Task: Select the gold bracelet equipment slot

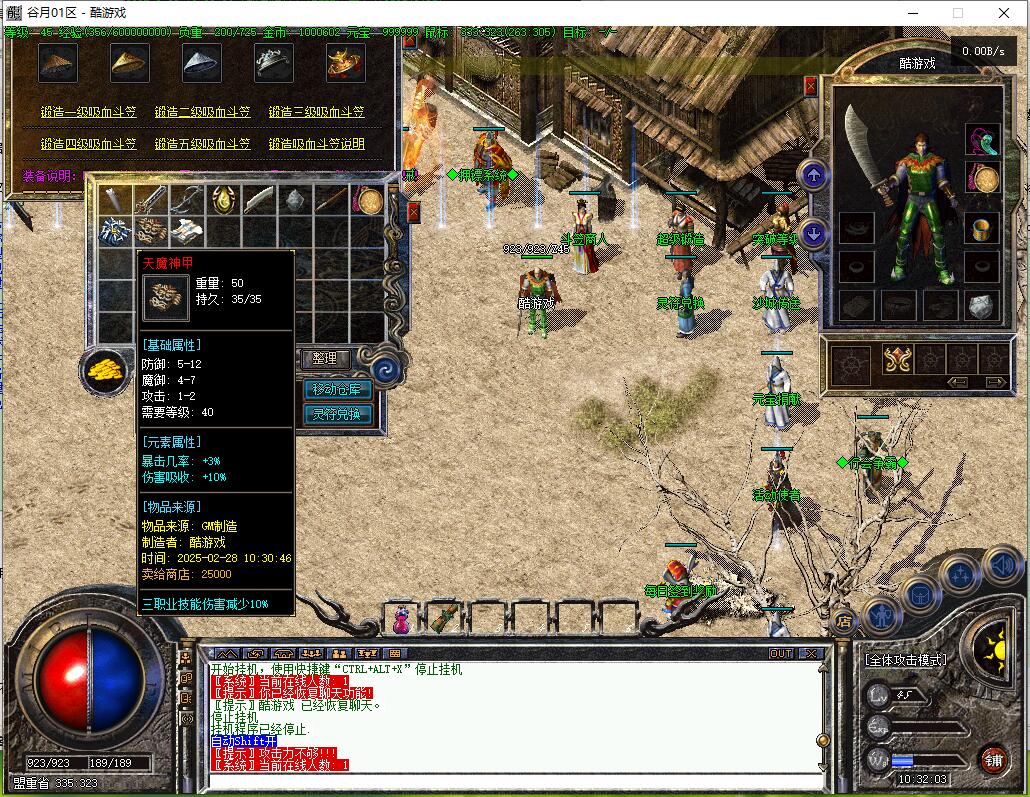Action: point(986,179)
